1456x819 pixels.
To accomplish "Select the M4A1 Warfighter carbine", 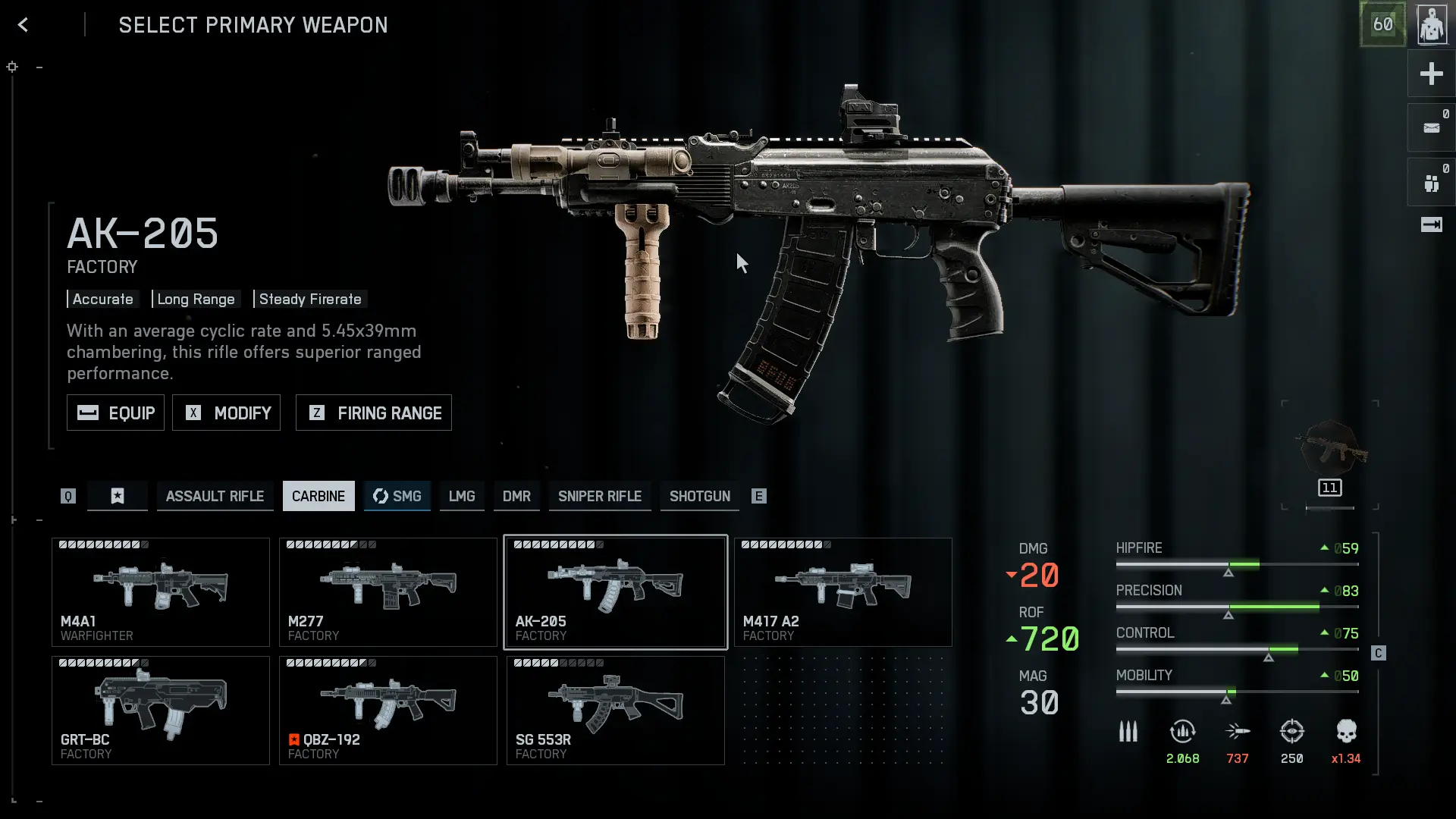I will point(161,592).
